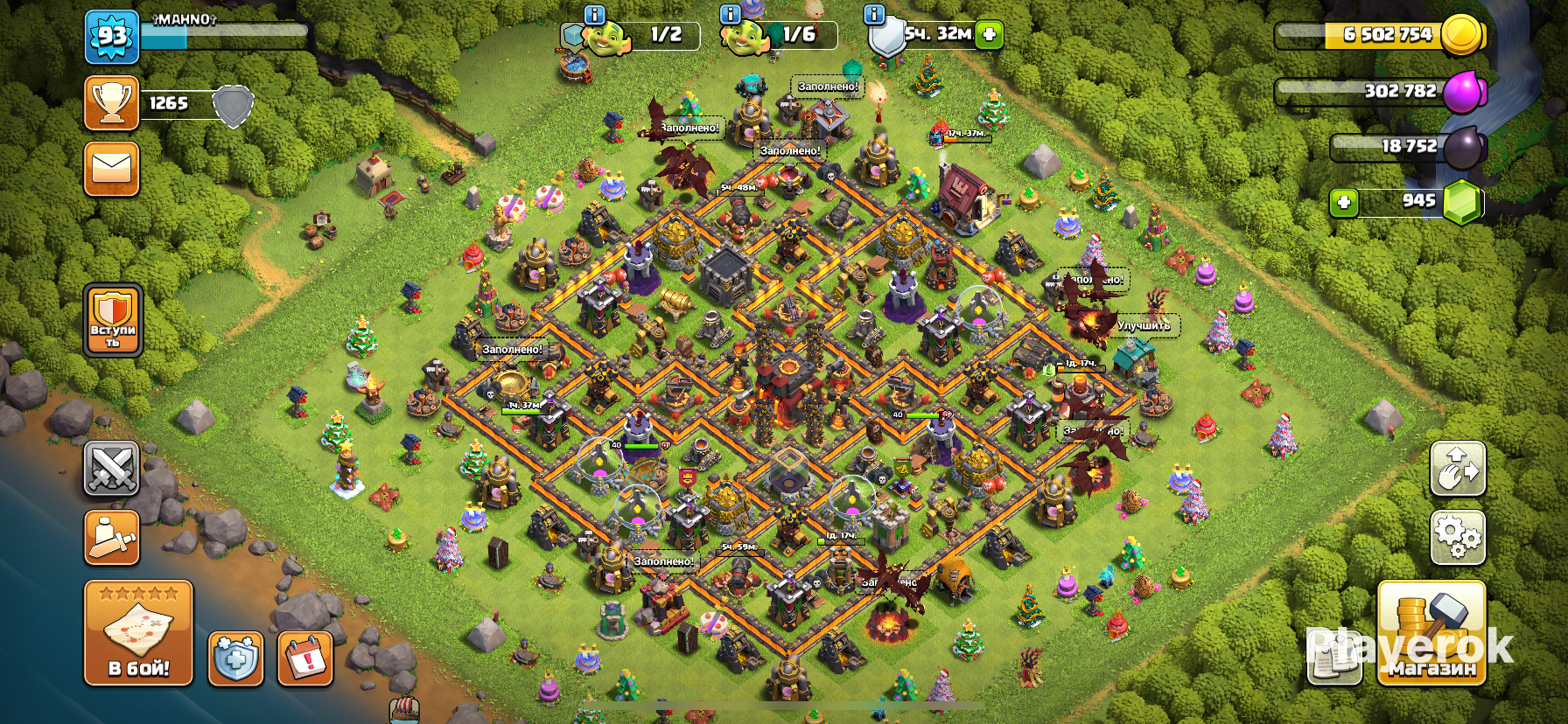Show builder info for the 1/2 counter
The height and width of the screenshot is (724, 1568).
(x=594, y=14)
